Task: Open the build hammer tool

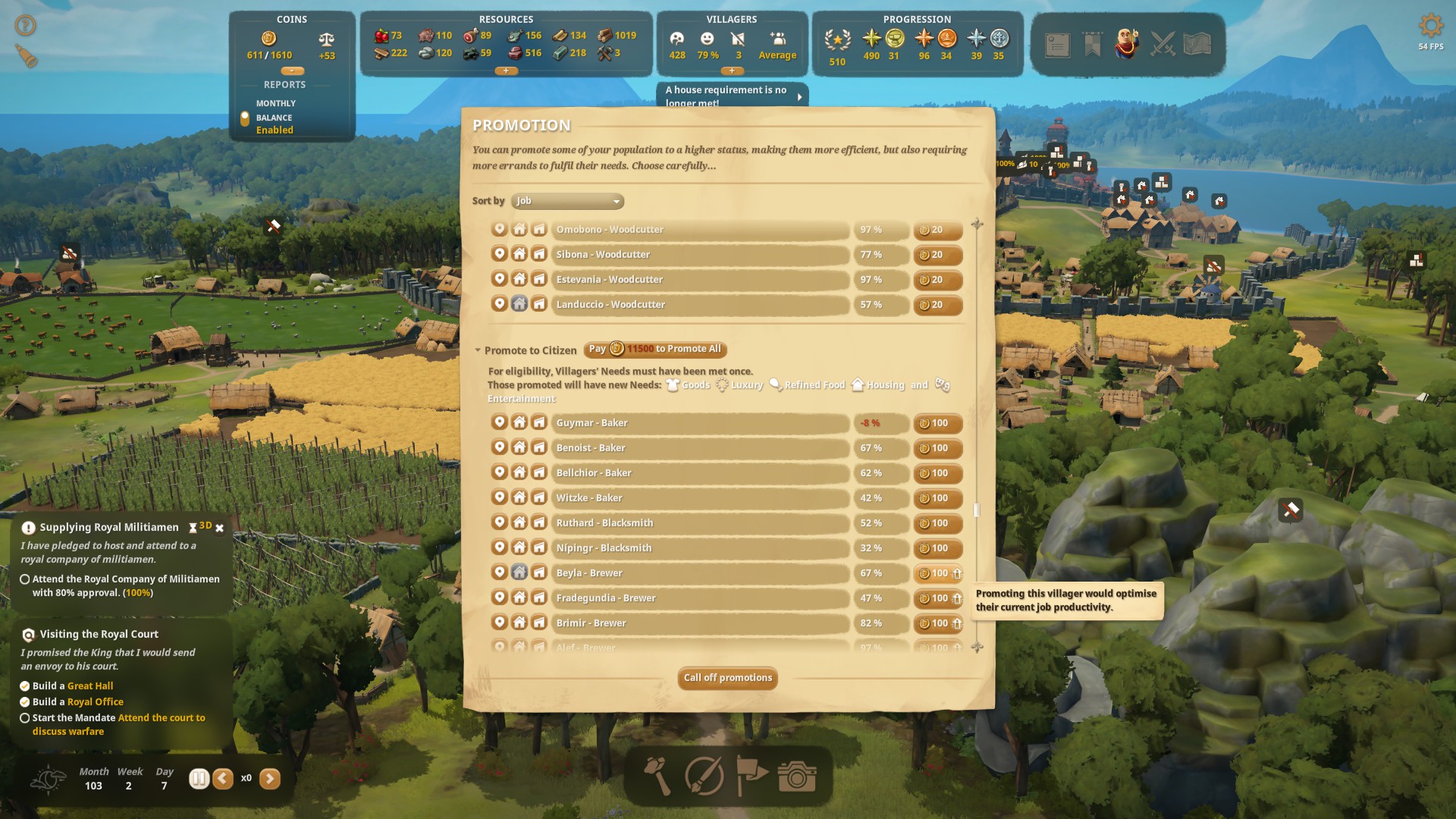Action: coord(657,776)
